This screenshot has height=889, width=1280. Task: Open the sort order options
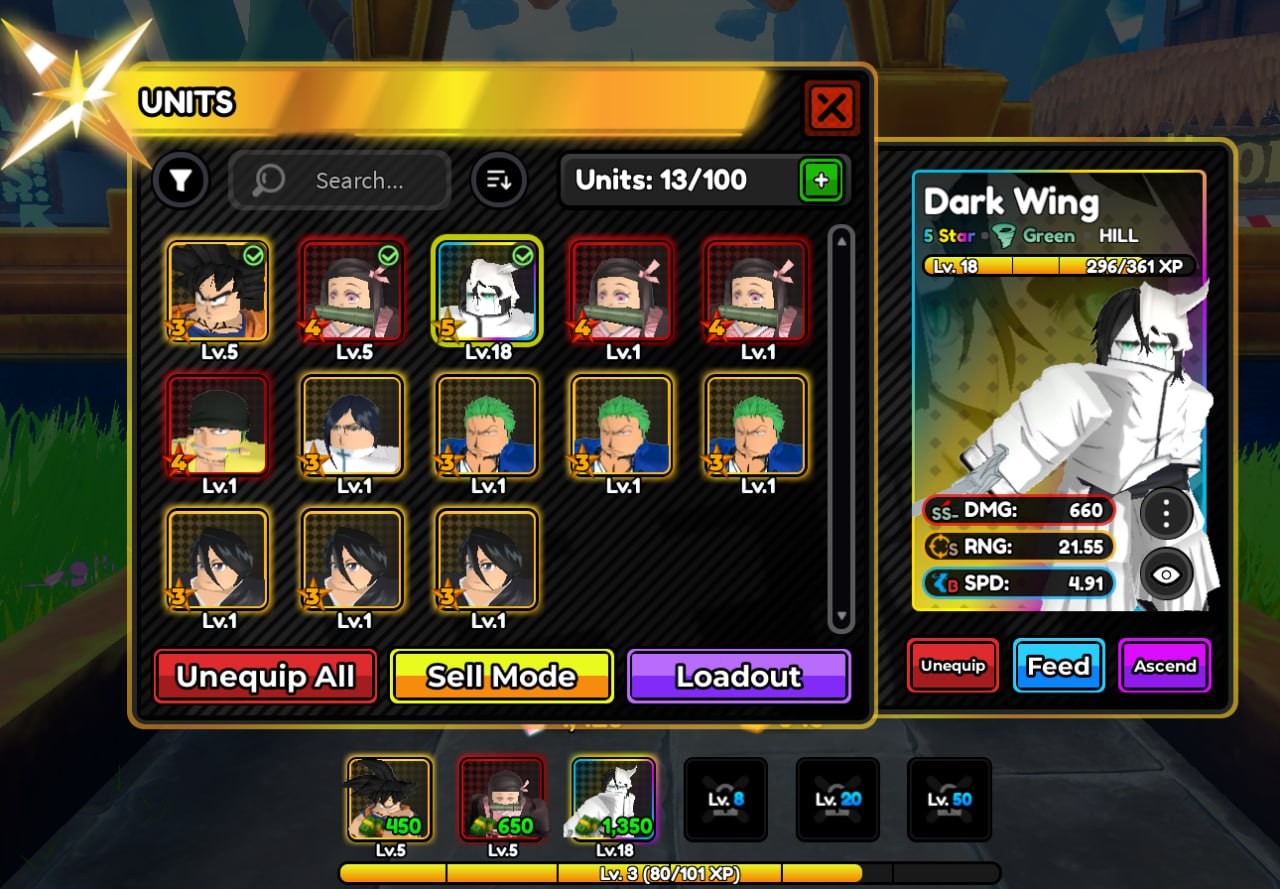498,181
